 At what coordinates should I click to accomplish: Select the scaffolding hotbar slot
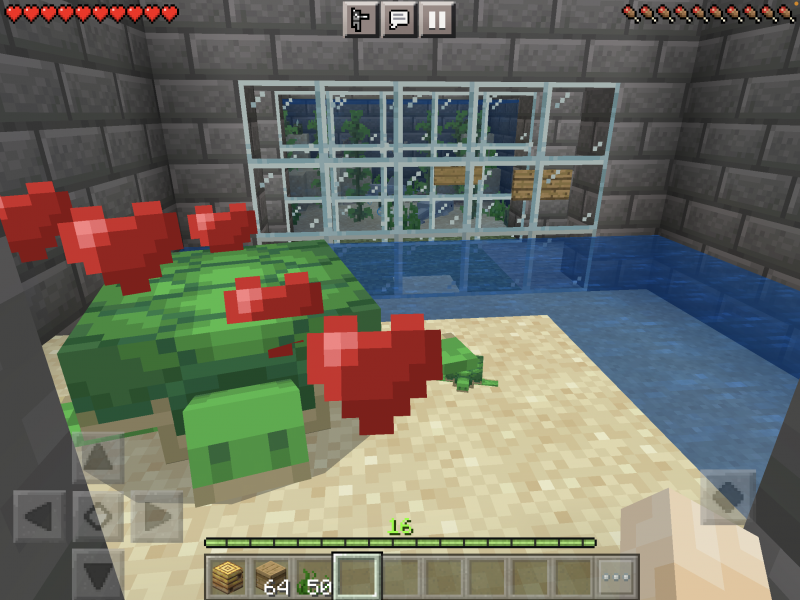(x=227, y=576)
